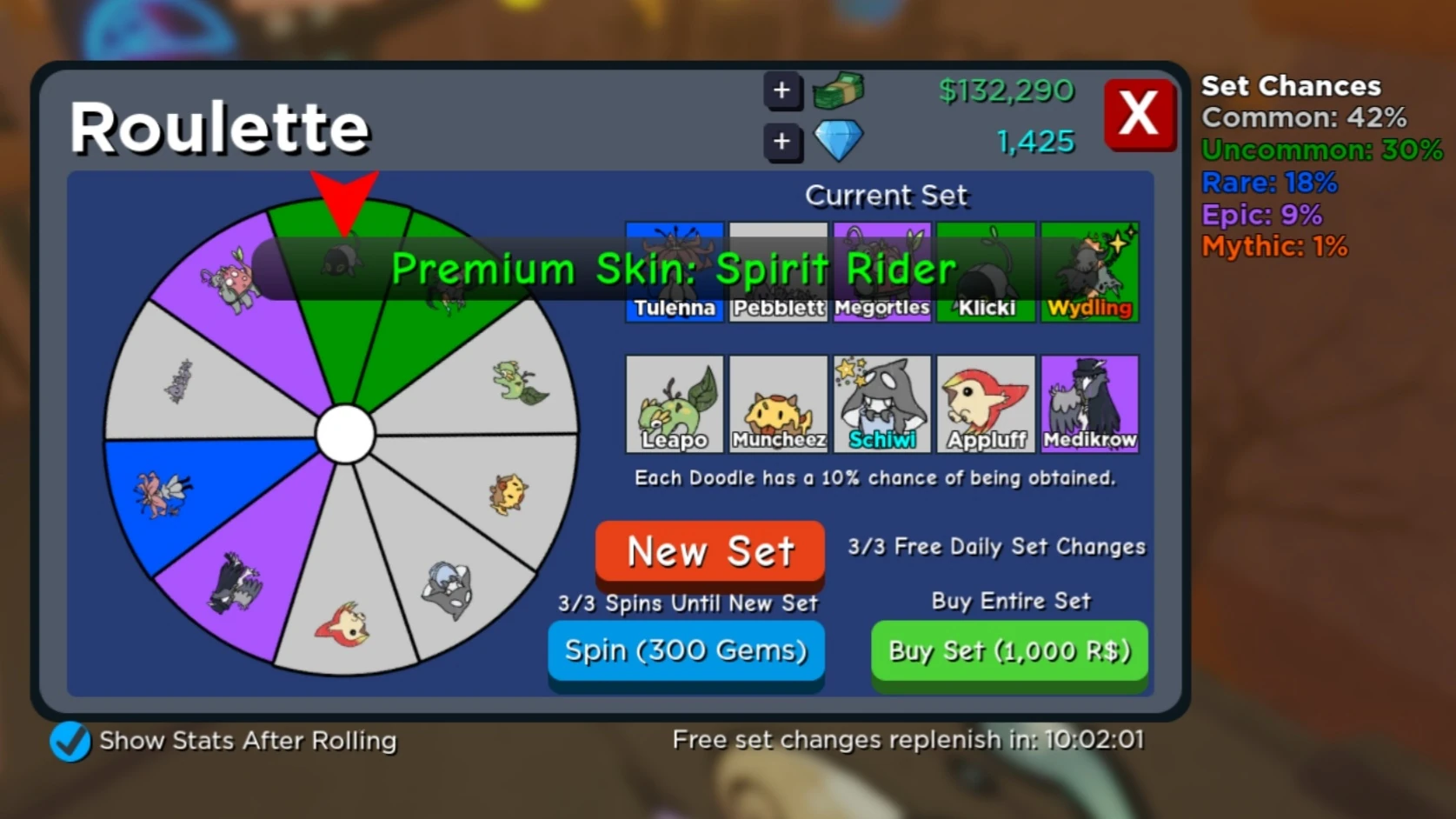
Task: Click the money stack currency icon
Action: pos(840,90)
